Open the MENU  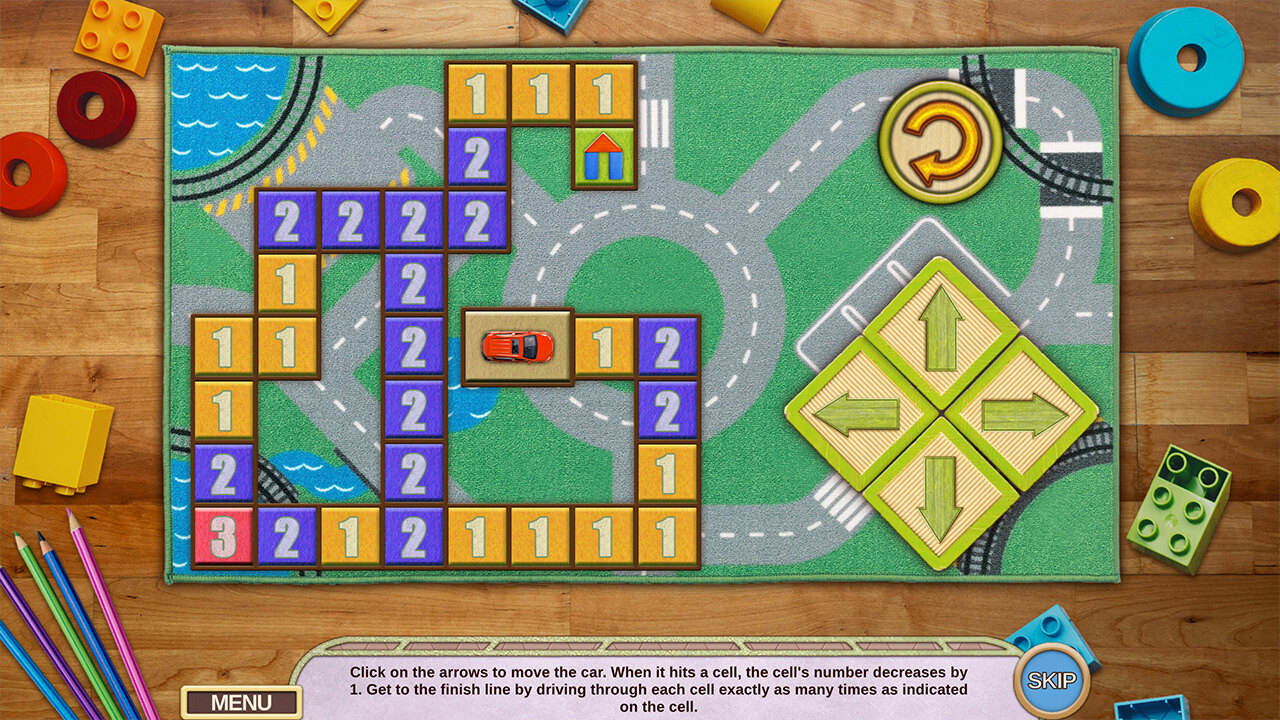click(x=241, y=702)
